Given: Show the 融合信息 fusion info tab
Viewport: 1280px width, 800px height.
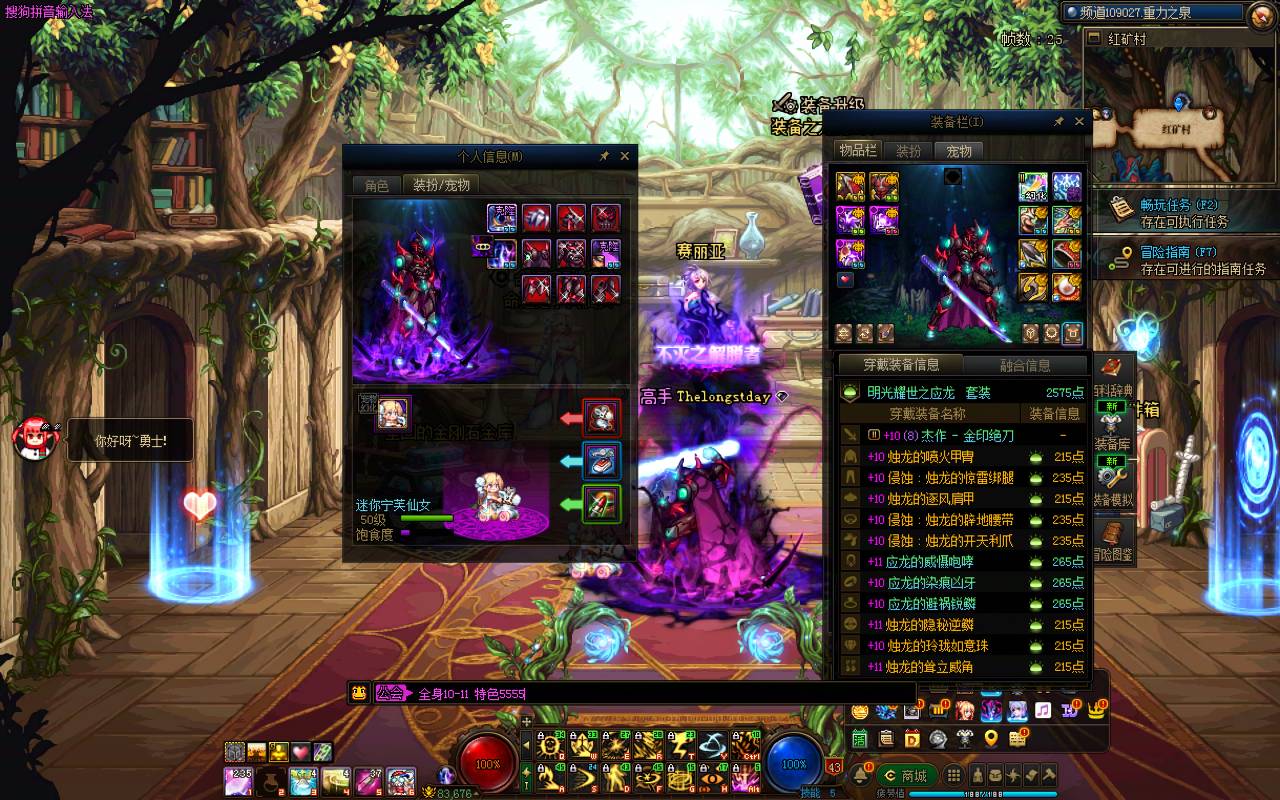Looking at the screenshot, I should (x=1025, y=366).
